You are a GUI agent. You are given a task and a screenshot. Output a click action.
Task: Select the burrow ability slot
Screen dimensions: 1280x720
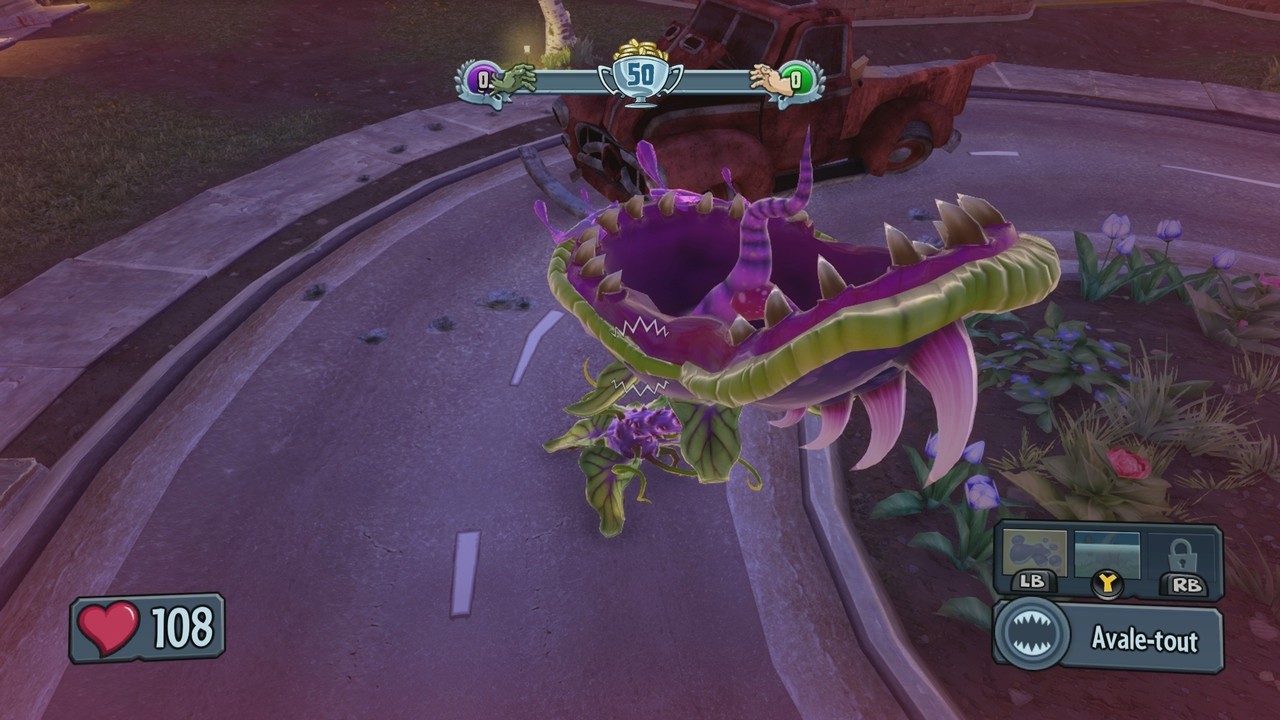[1107, 554]
